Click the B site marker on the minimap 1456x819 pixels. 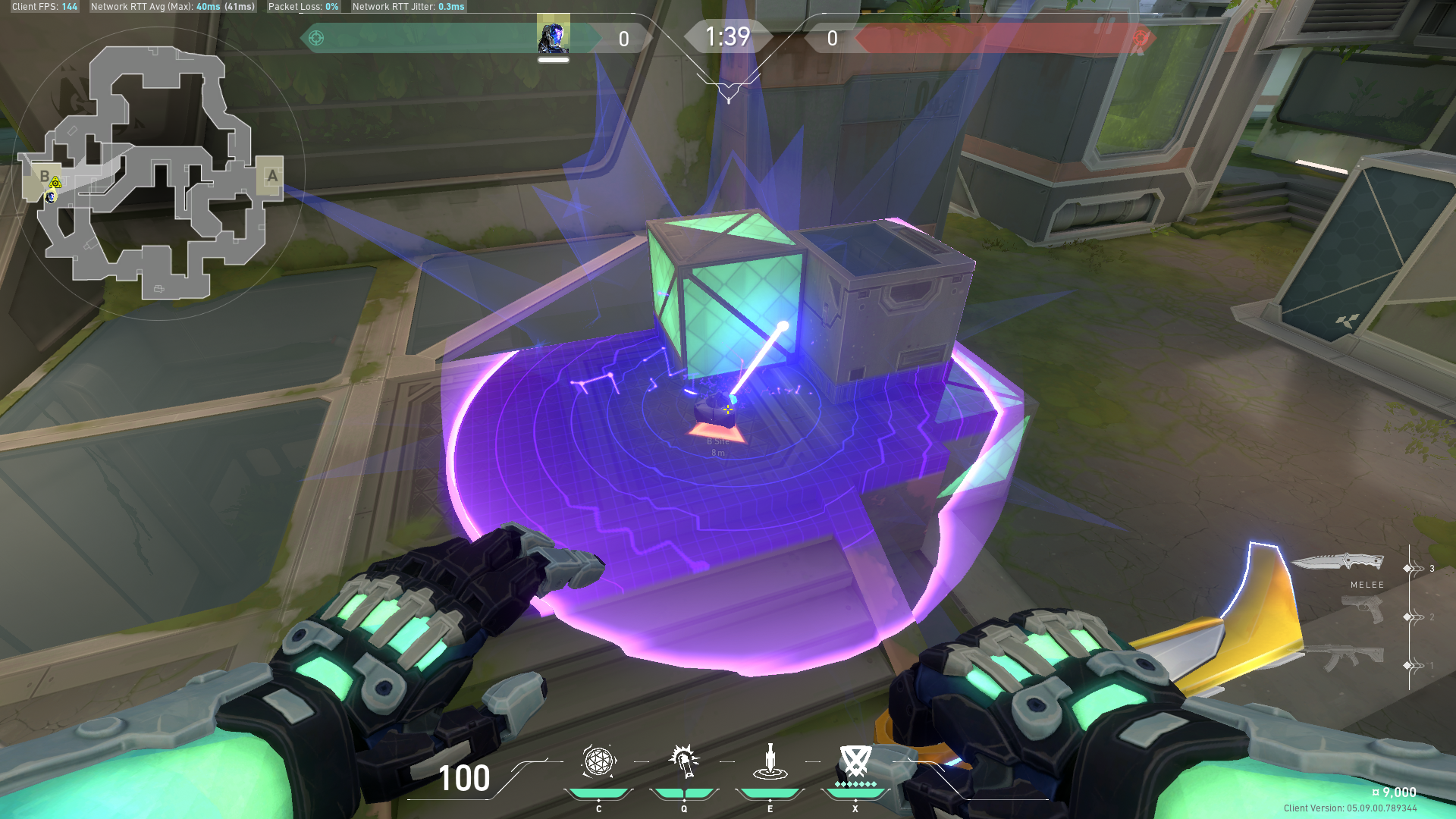click(x=44, y=177)
